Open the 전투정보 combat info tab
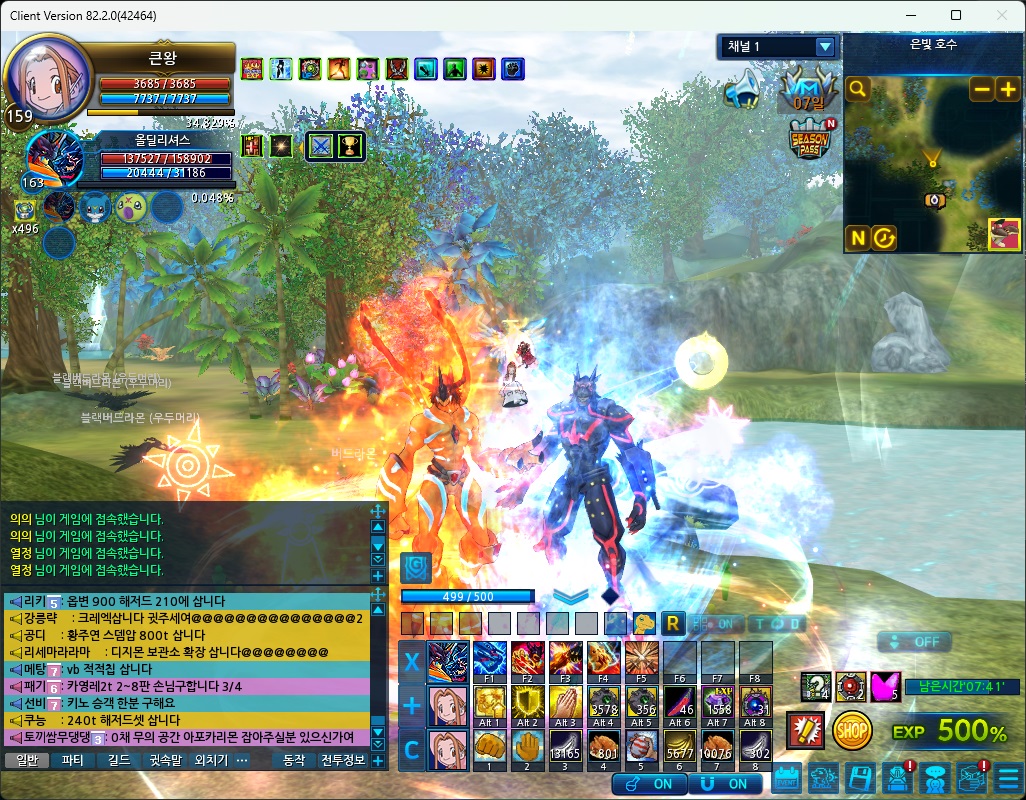This screenshot has width=1026, height=800. pyautogui.click(x=343, y=760)
